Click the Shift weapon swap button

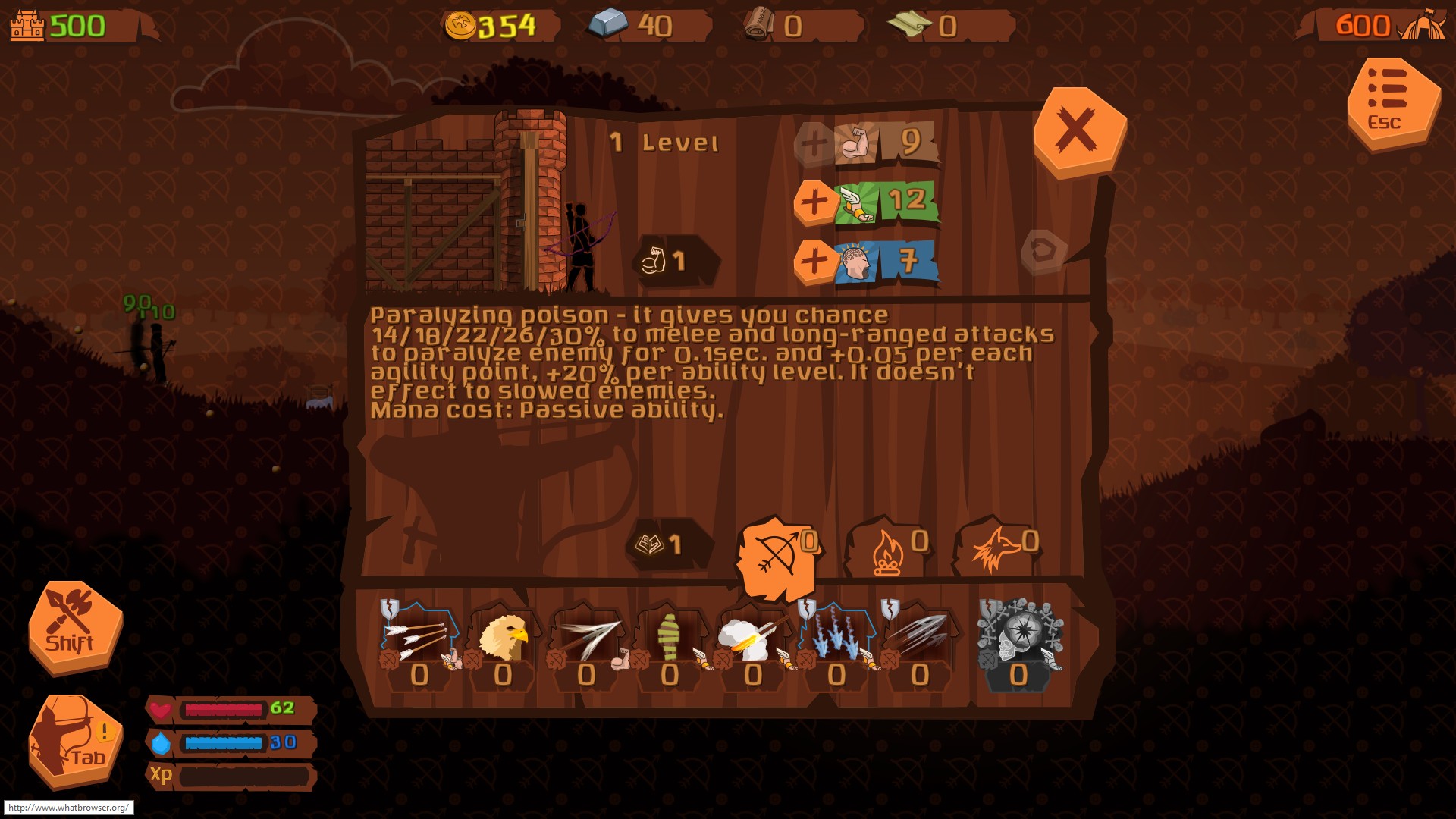point(74,626)
